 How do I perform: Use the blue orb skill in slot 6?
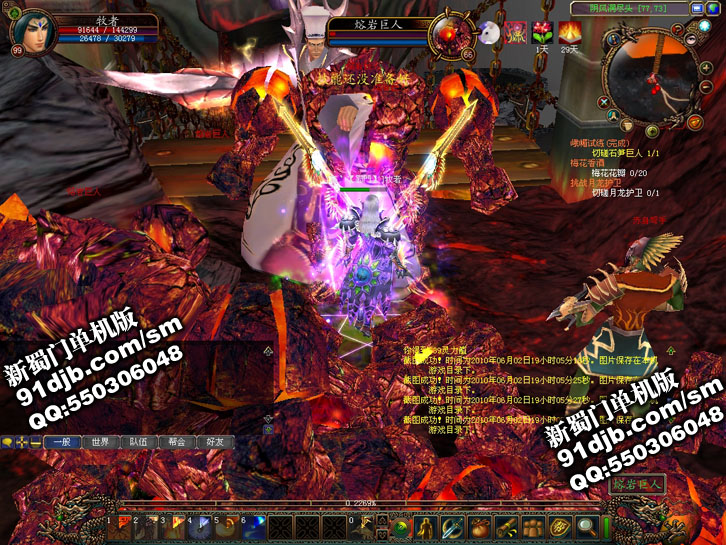255,525
